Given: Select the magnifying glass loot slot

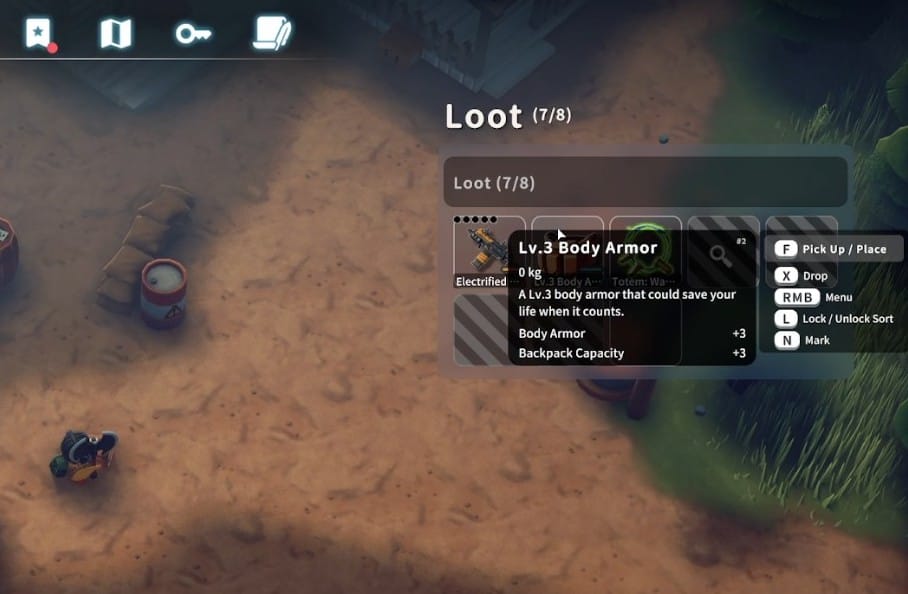Looking at the screenshot, I should tap(723, 252).
